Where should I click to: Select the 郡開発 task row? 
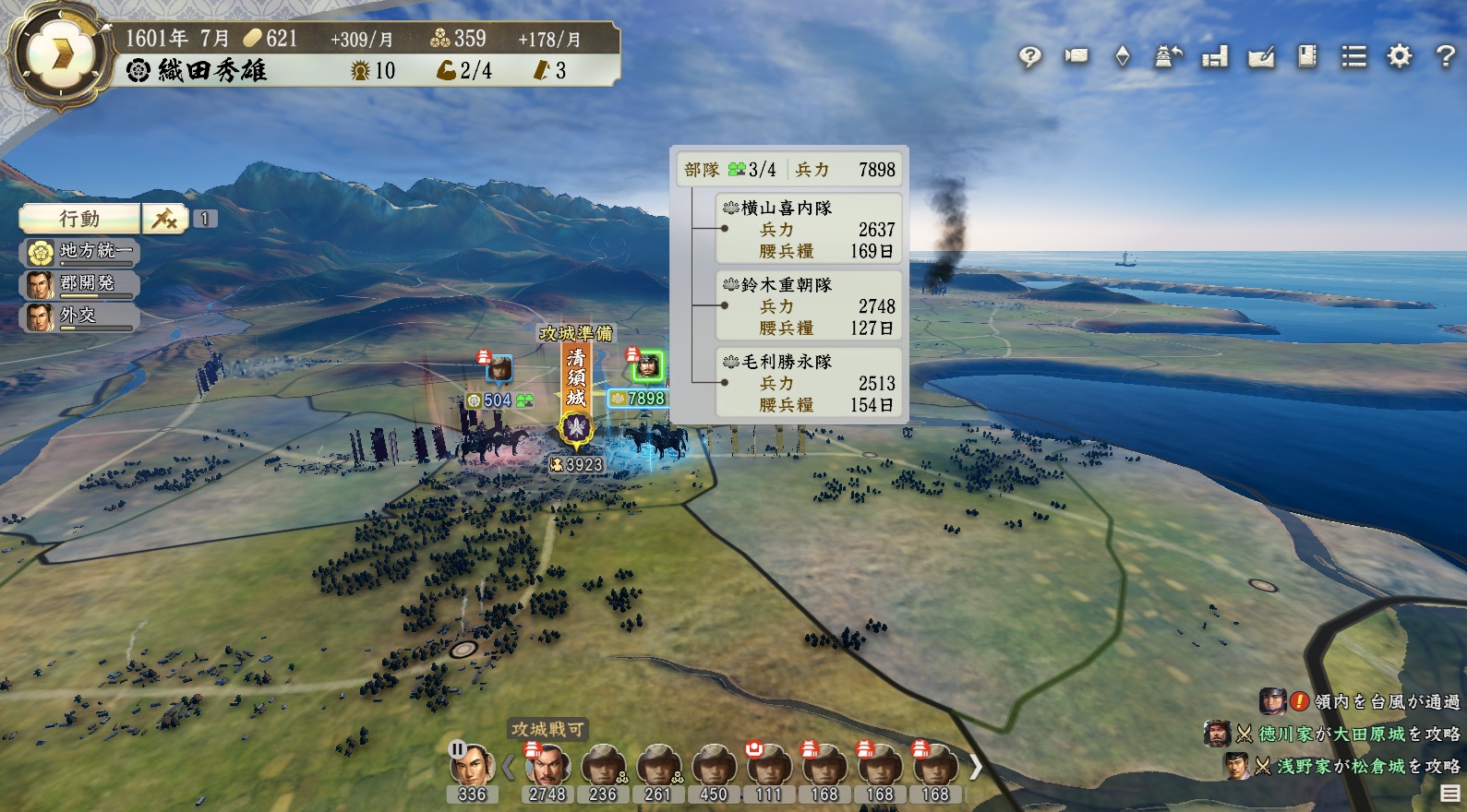80,283
